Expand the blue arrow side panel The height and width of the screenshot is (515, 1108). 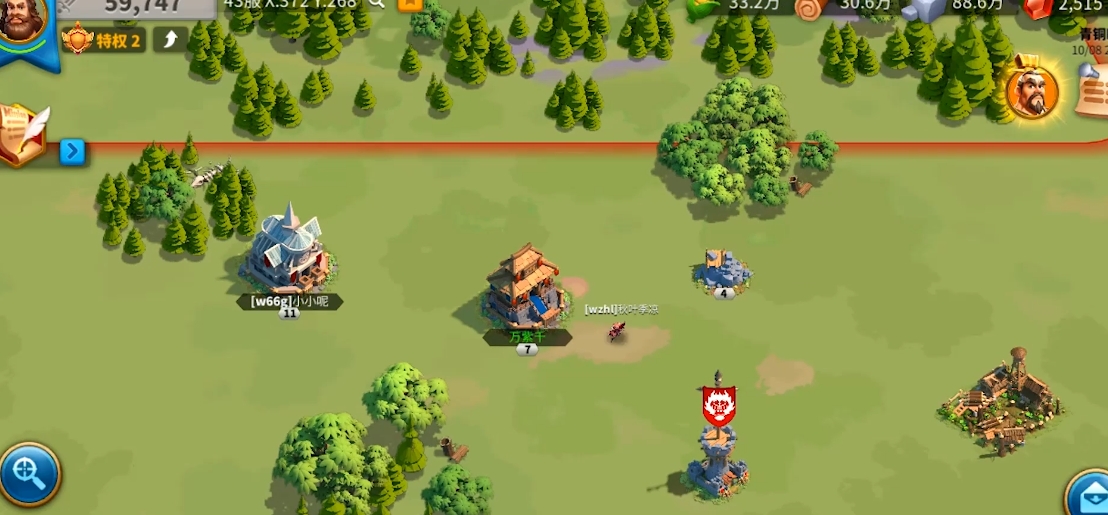pyautogui.click(x=72, y=152)
